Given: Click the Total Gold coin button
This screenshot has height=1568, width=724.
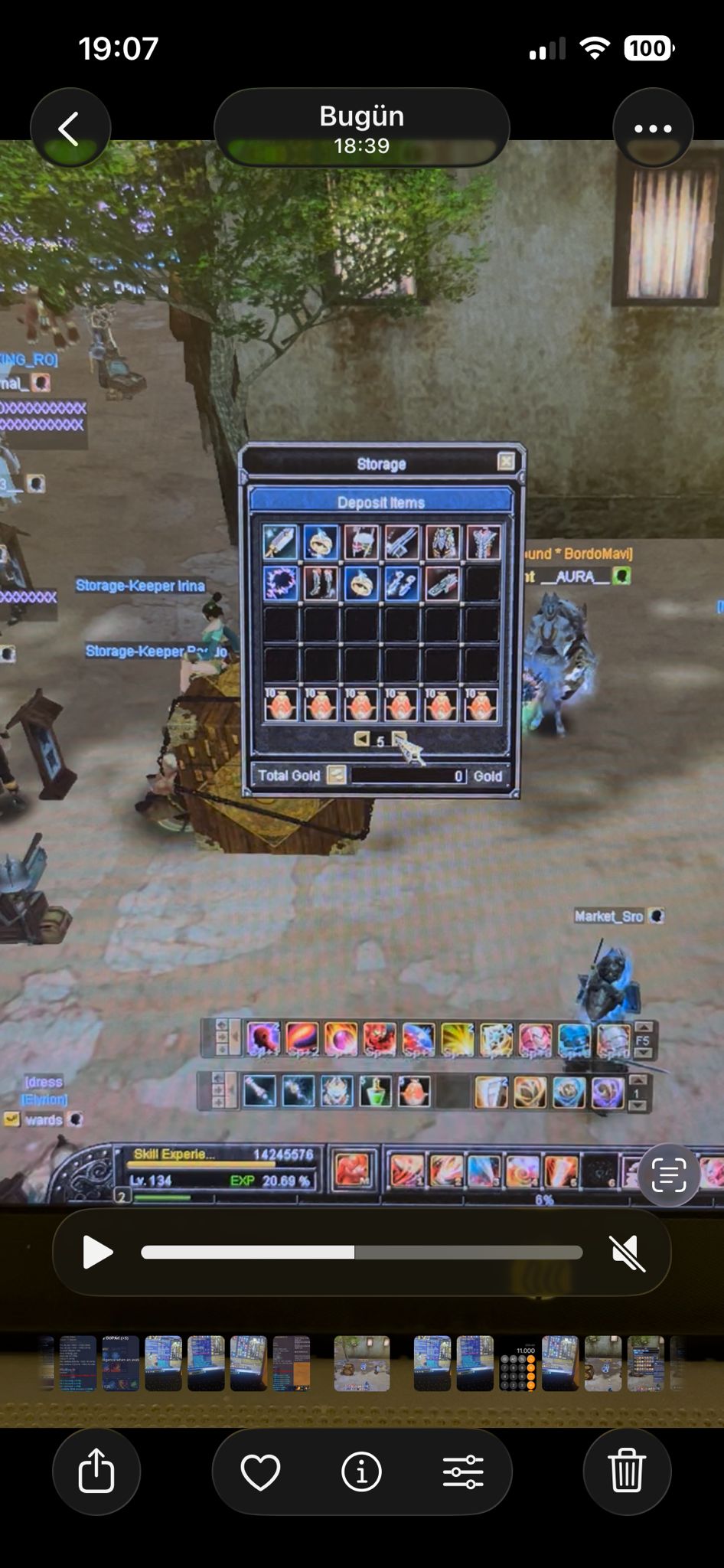Looking at the screenshot, I should 335,775.
